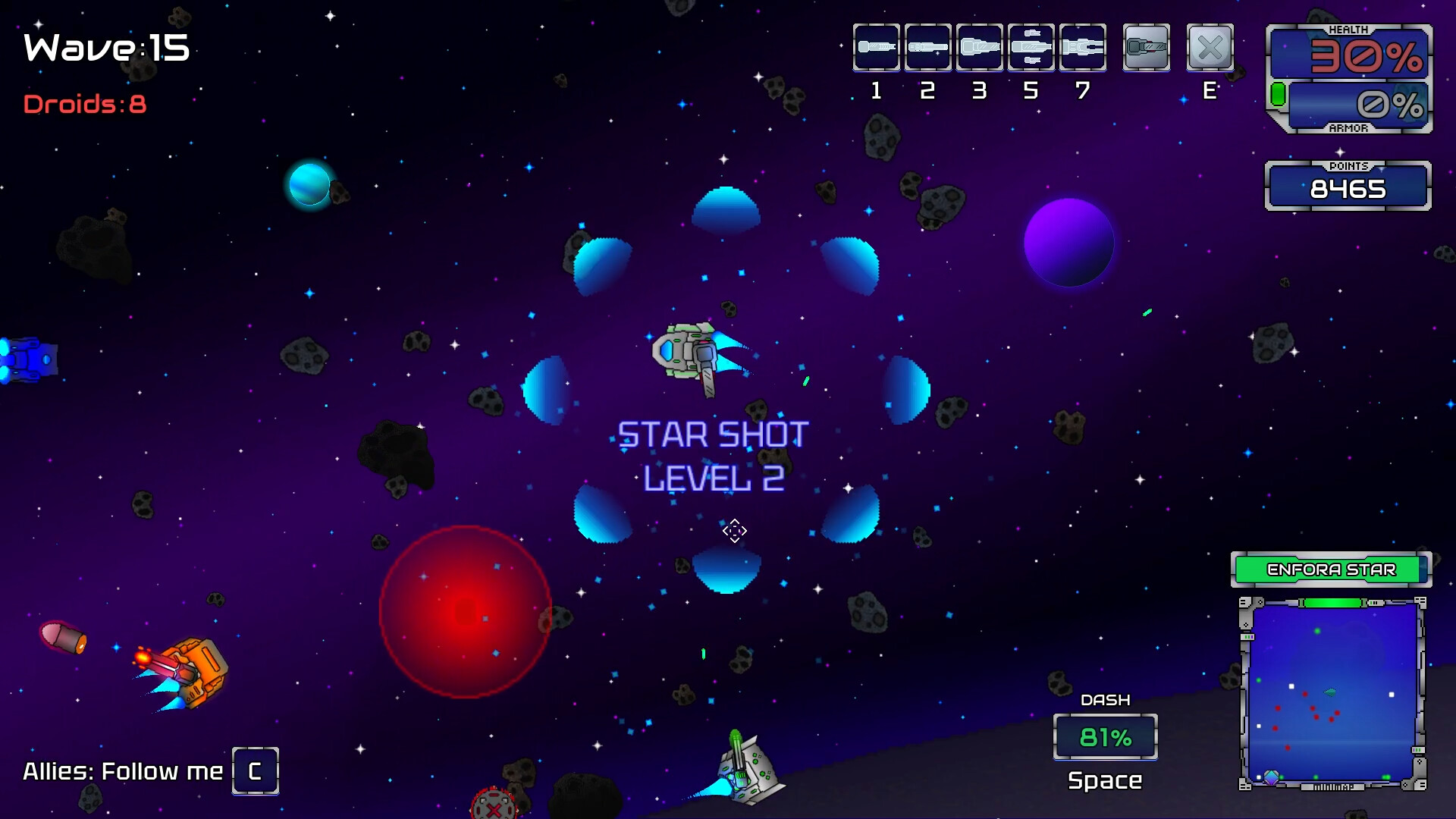Choose the triple-barrel weapon in slot 5
This screenshot has width=1456, height=819.
[1031, 48]
